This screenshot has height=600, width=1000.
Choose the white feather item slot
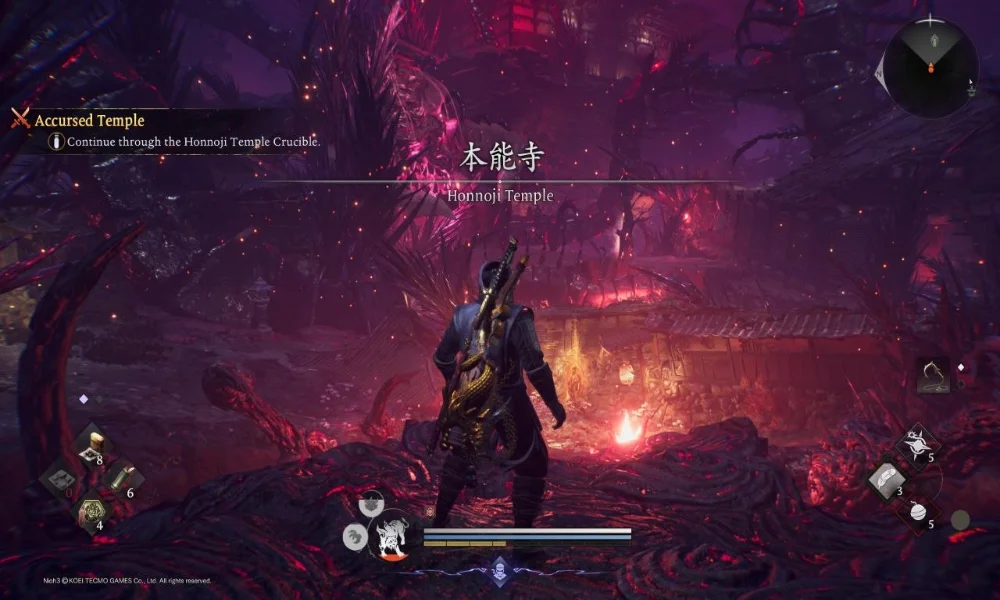pos(885,480)
